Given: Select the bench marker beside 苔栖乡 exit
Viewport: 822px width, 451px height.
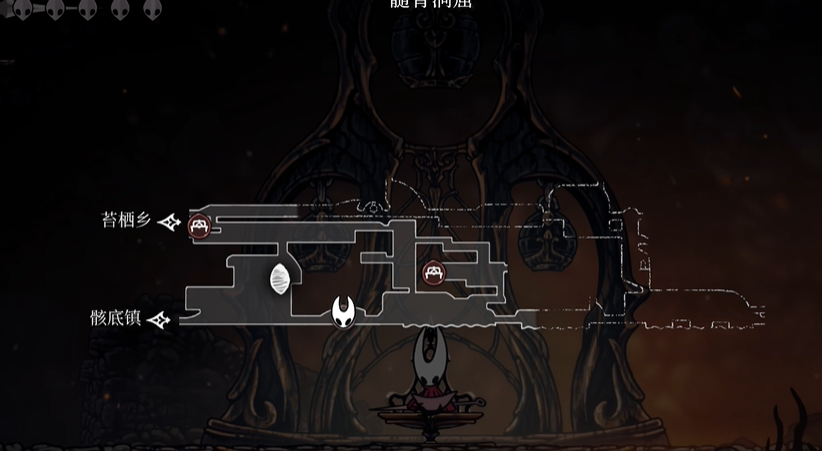Looking at the screenshot, I should pos(200,225).
